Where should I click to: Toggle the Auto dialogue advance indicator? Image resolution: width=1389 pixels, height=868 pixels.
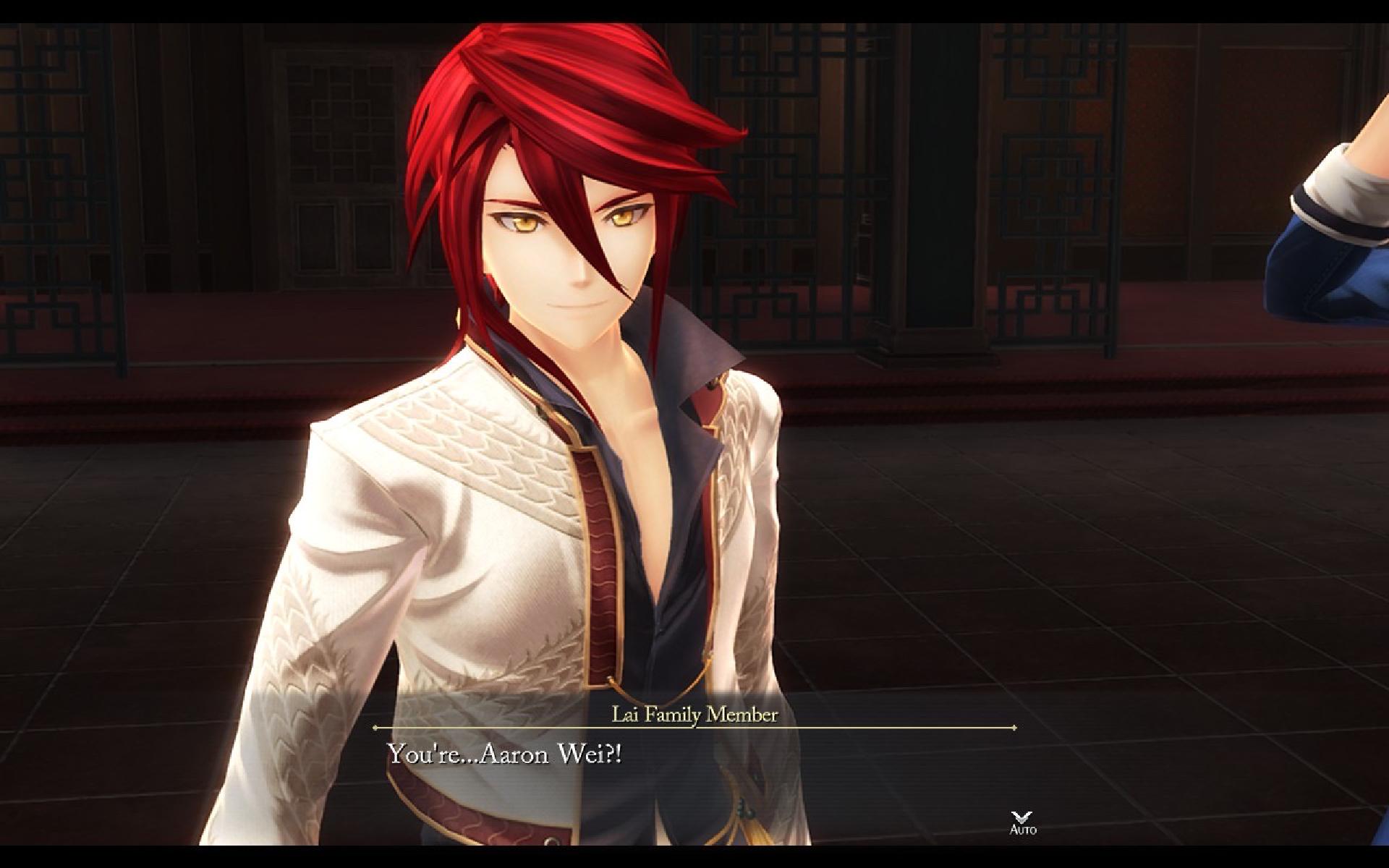coord(1022,822)
